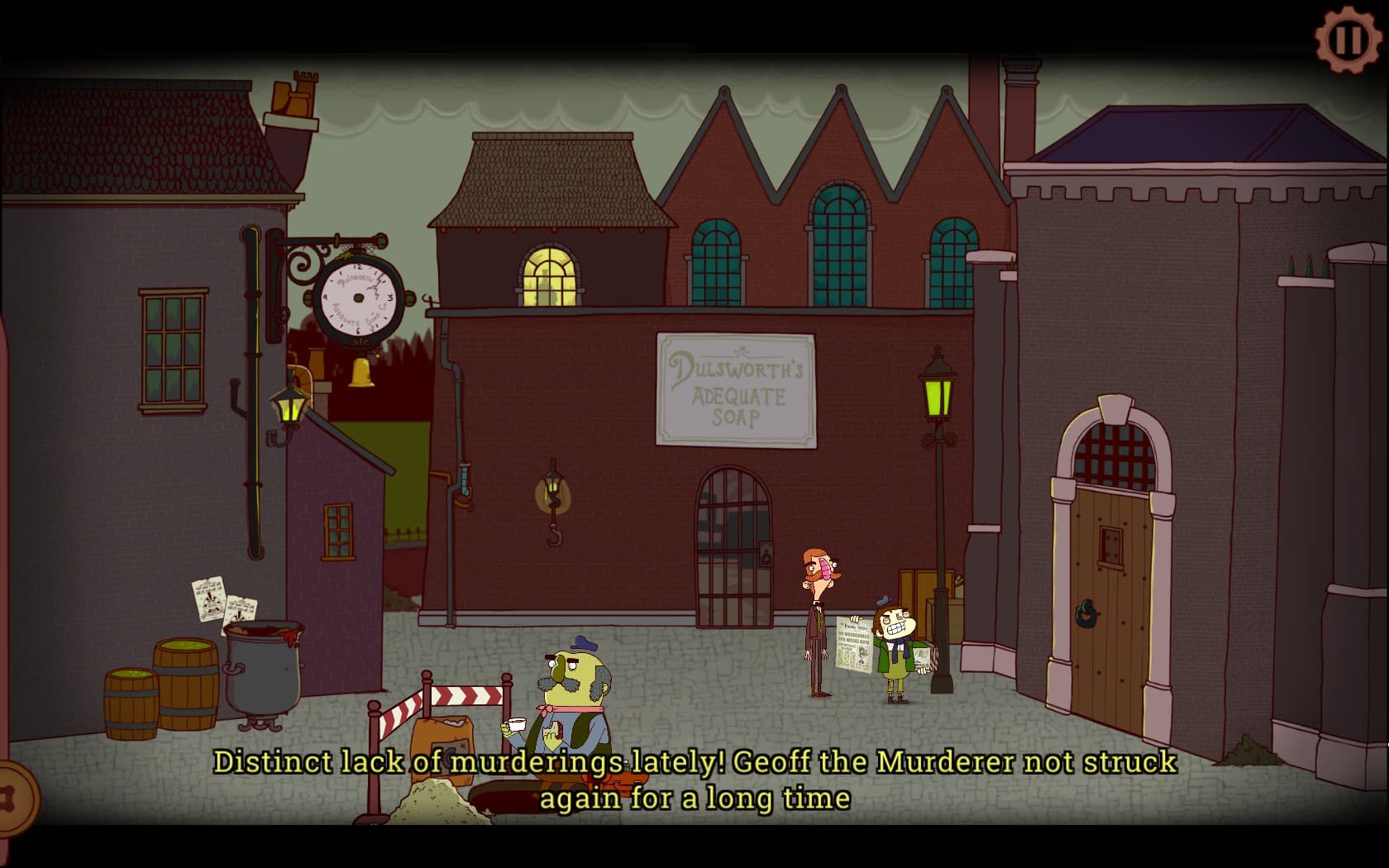Examine the posters on the alley wall
Screen dimensions: 1389x868
point(219,598)
